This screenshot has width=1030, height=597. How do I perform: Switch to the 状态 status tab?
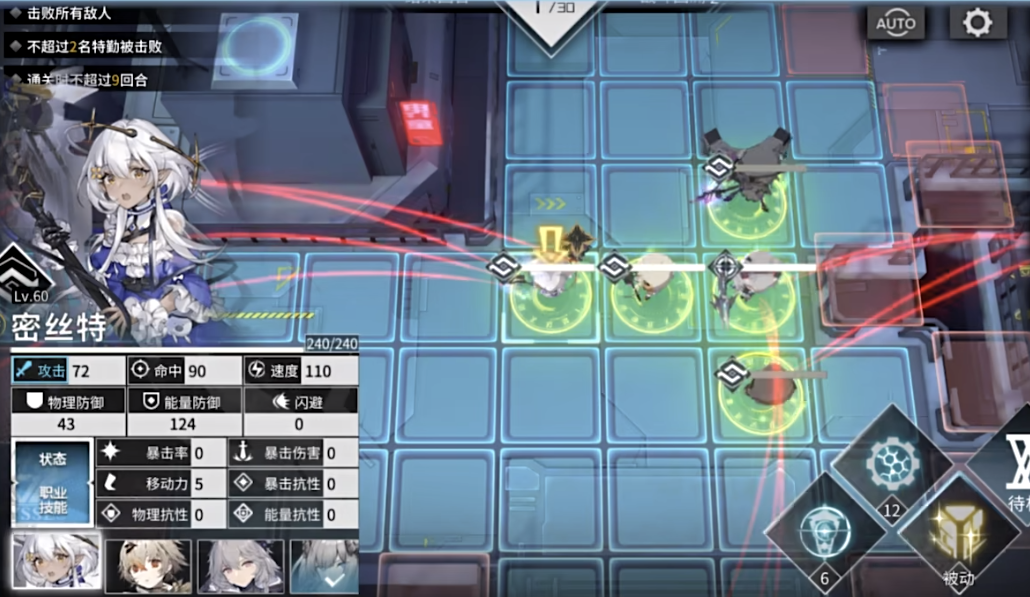click(x=52, y=460)
